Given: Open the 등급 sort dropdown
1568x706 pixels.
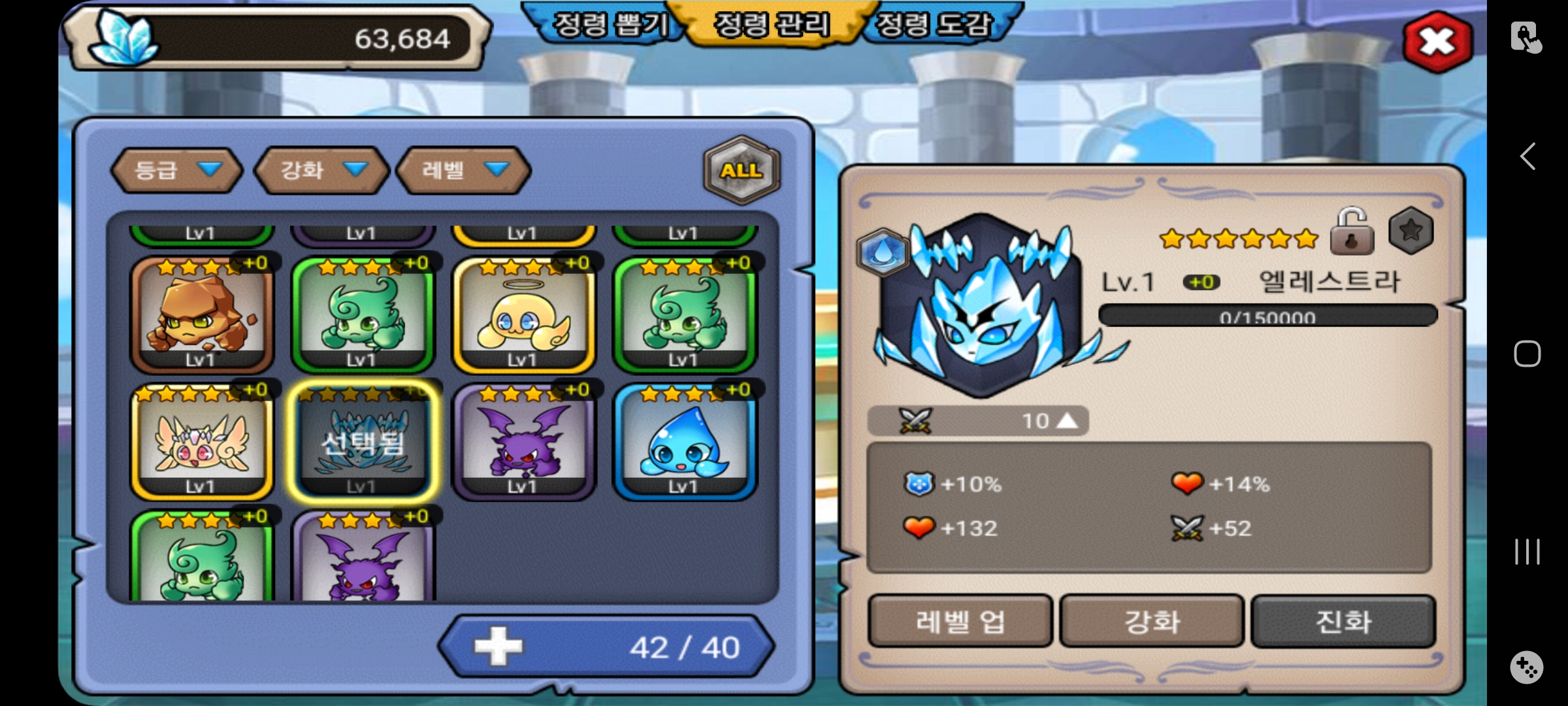Looking at the screenshot, I should pyautogui.click(x=176, y=170).
